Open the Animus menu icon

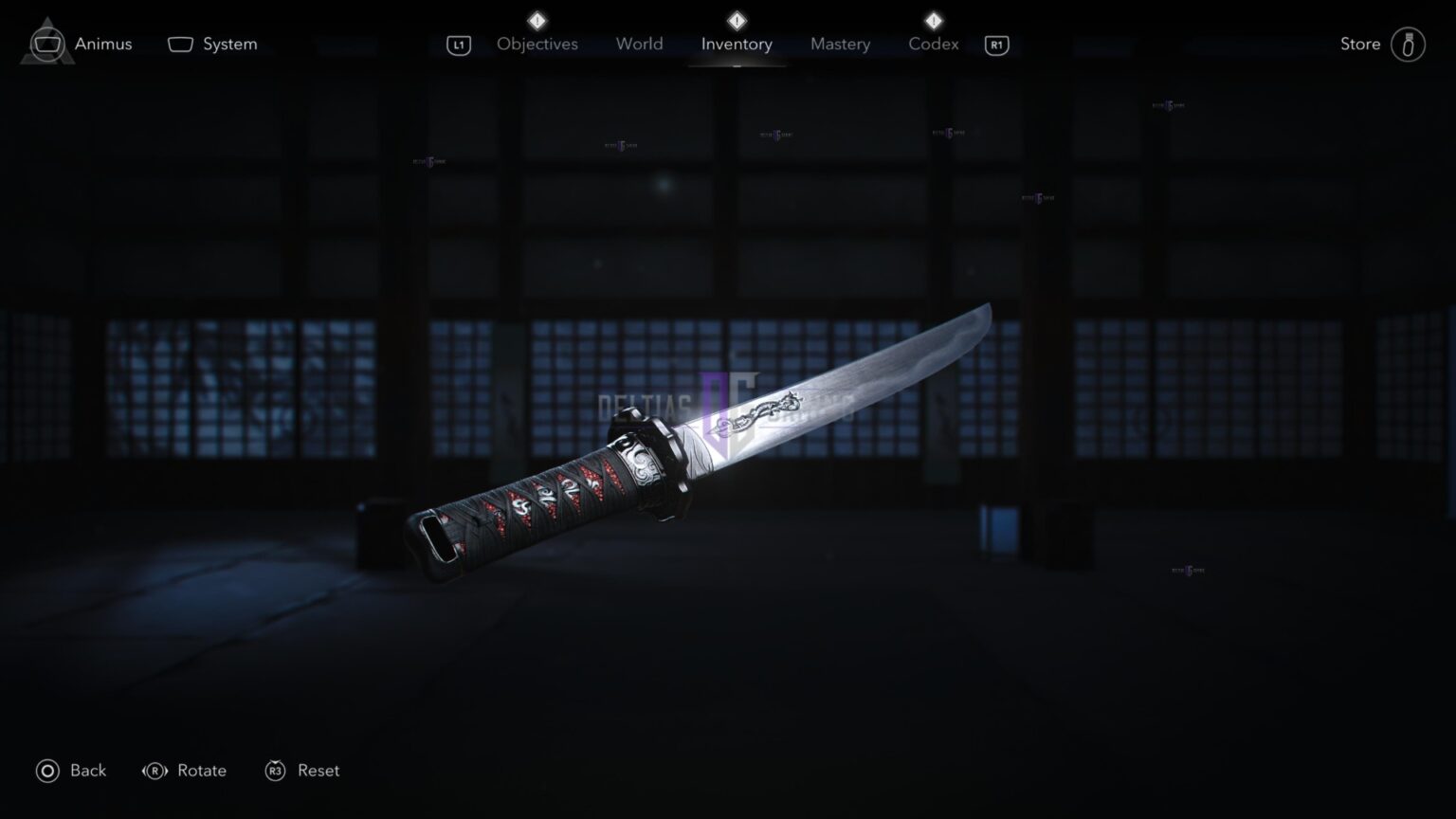click(46, 43)
